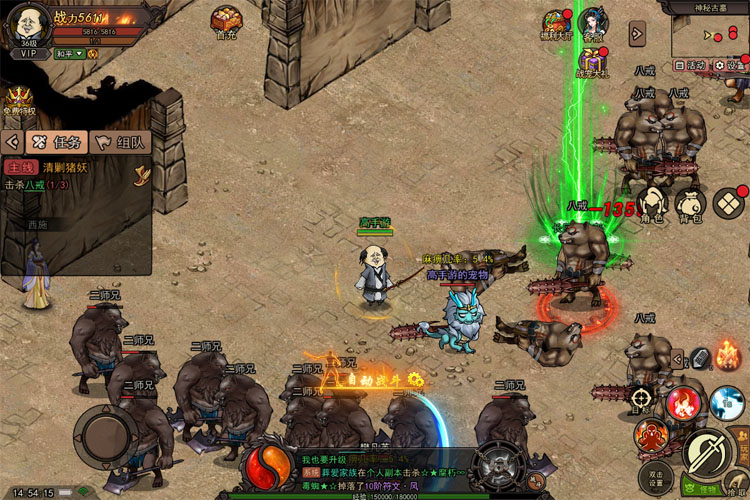Activate the red fire skill
Screen dimensions: 750x500
684,402
